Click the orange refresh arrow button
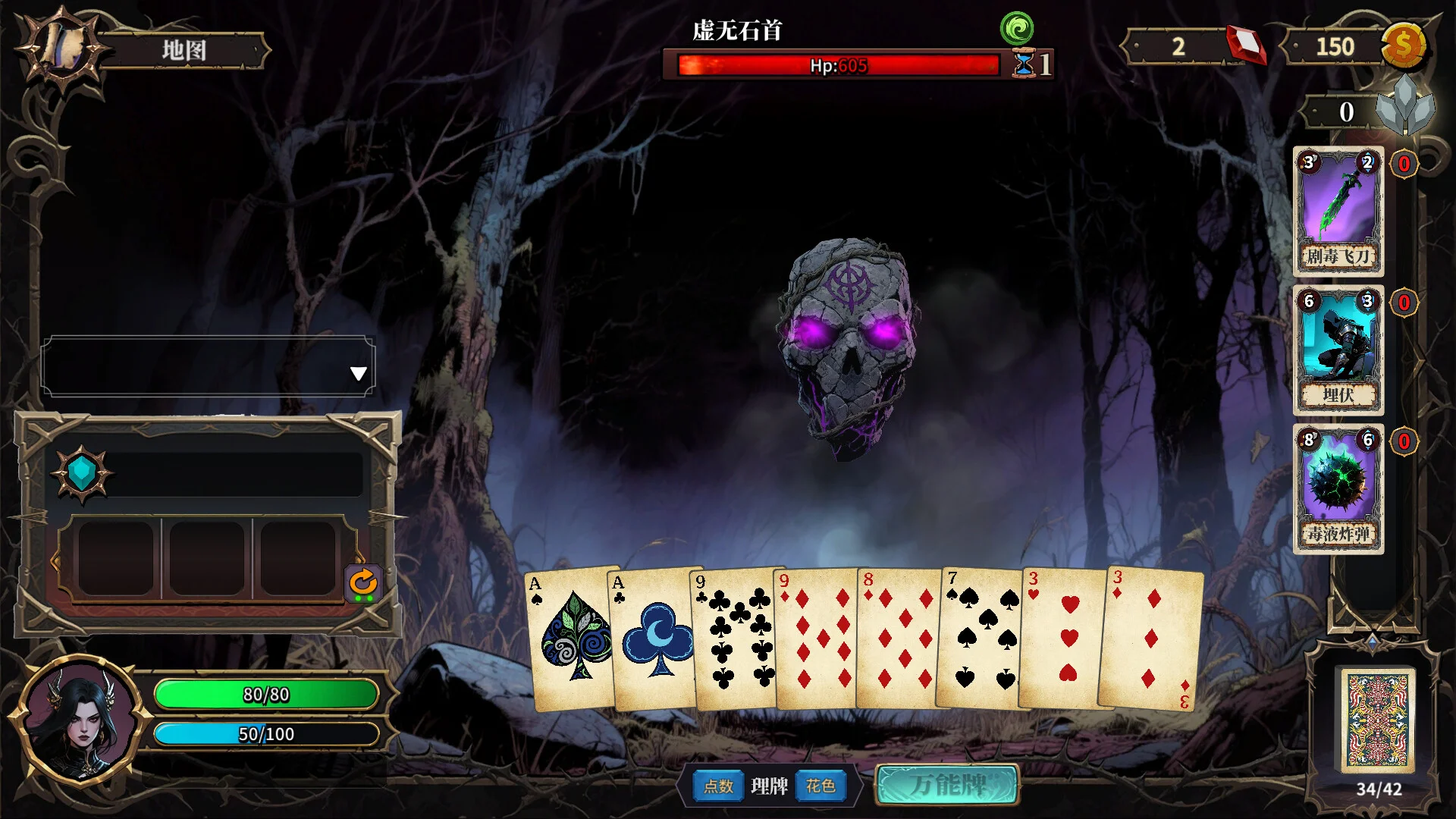Viewport: 1456px width, 819px height. [363, 583]
